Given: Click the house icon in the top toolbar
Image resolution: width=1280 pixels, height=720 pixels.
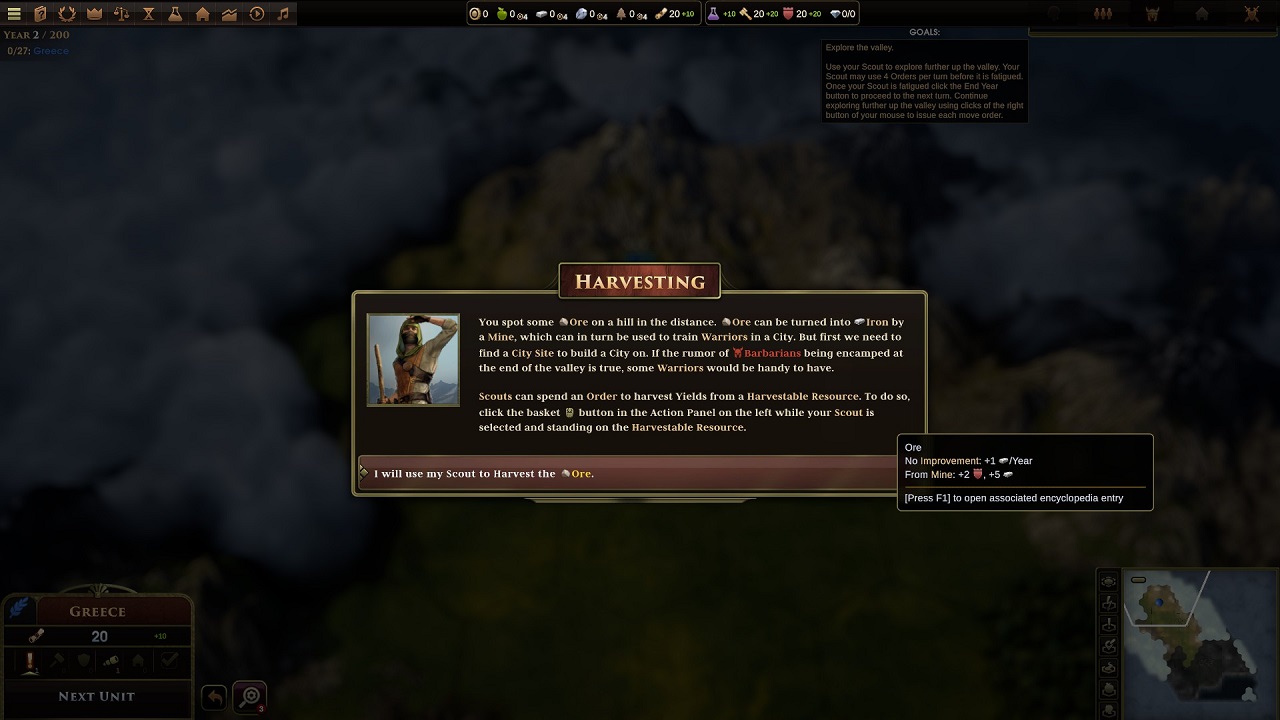Looking at the screenshot, I should pos(204,13).
